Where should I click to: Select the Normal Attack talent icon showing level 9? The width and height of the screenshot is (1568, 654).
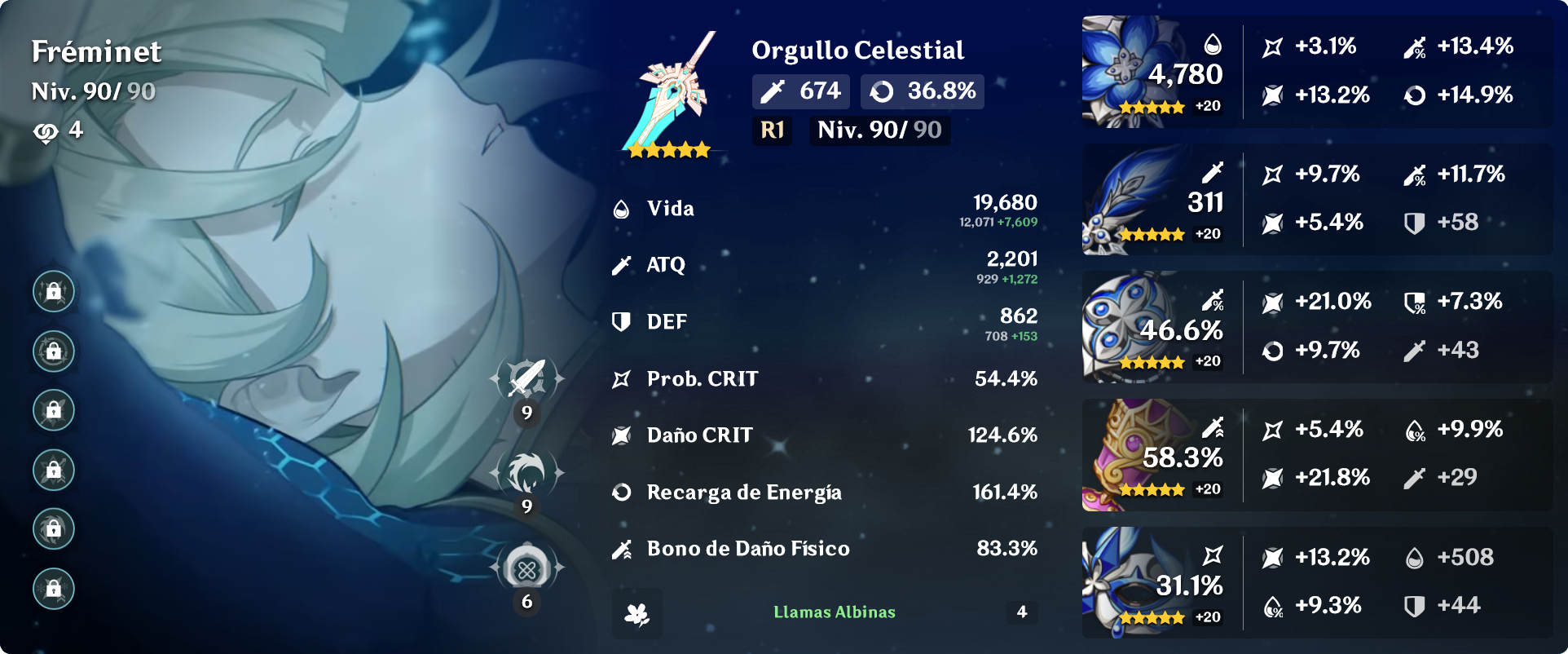coord(526,379)
